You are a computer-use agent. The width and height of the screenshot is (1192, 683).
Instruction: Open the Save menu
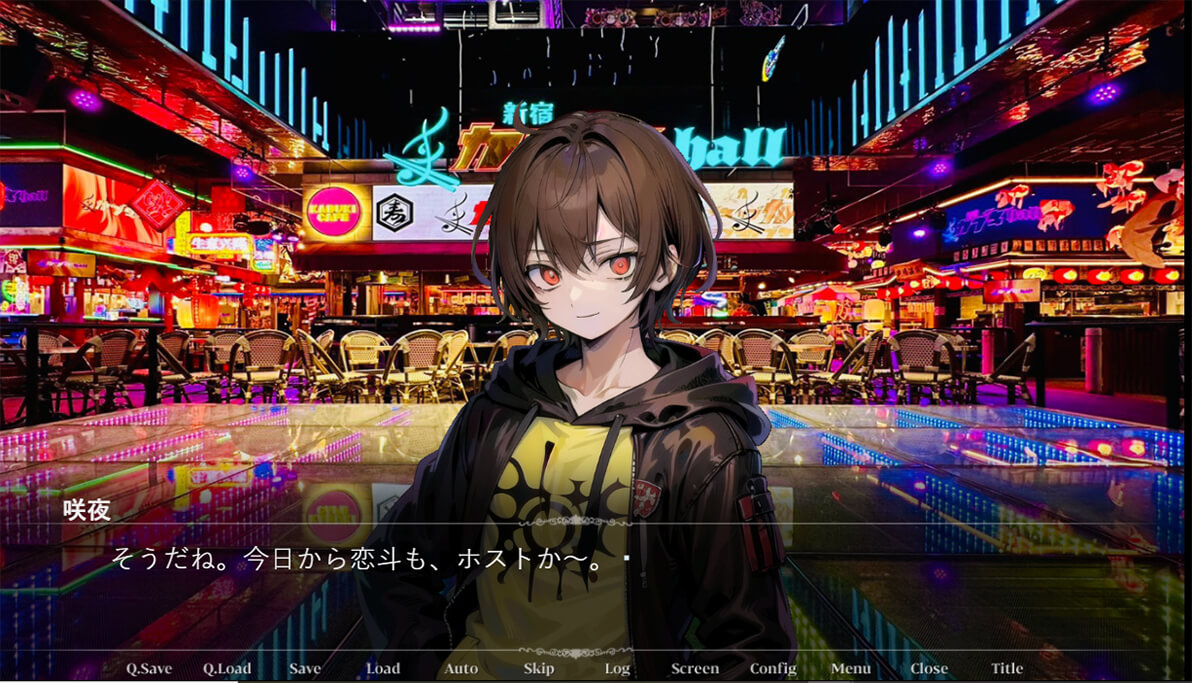tap(305, 669)
